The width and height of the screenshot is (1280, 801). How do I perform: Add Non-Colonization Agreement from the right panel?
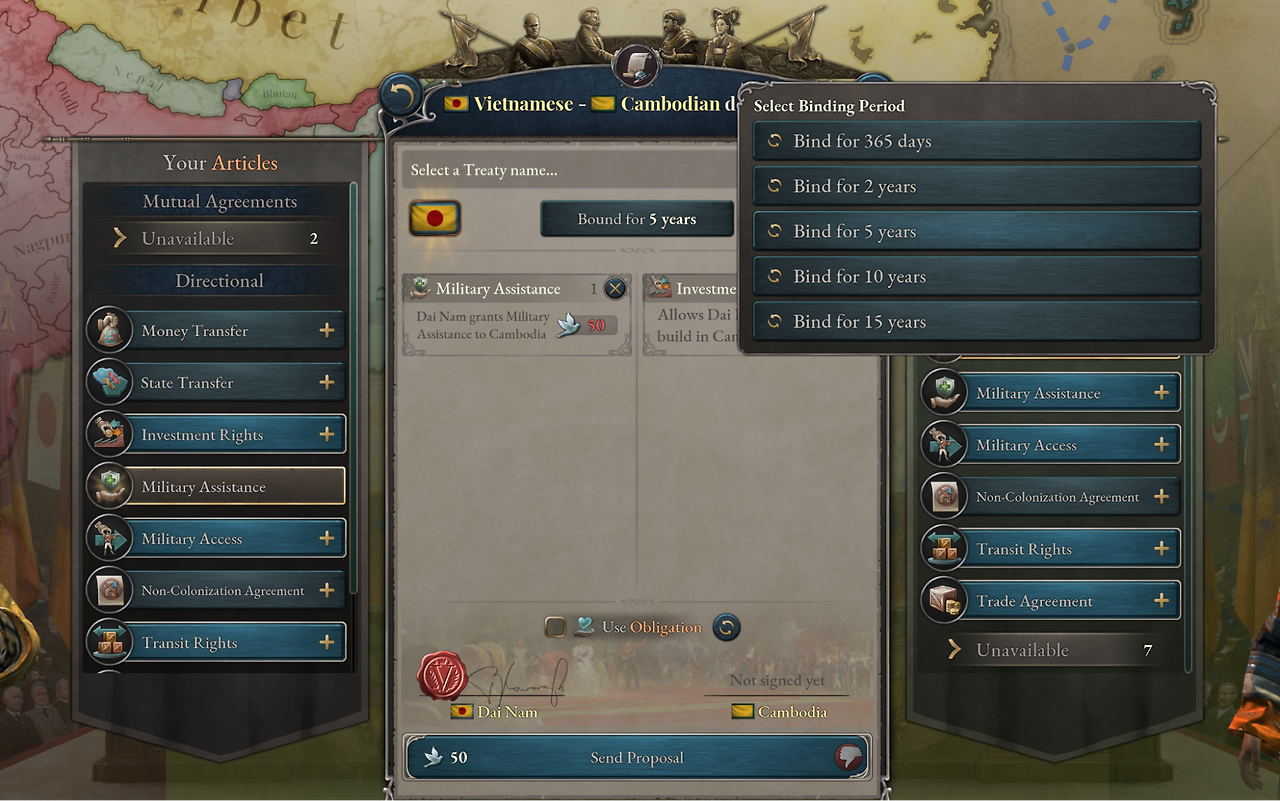coord(1161,497)
